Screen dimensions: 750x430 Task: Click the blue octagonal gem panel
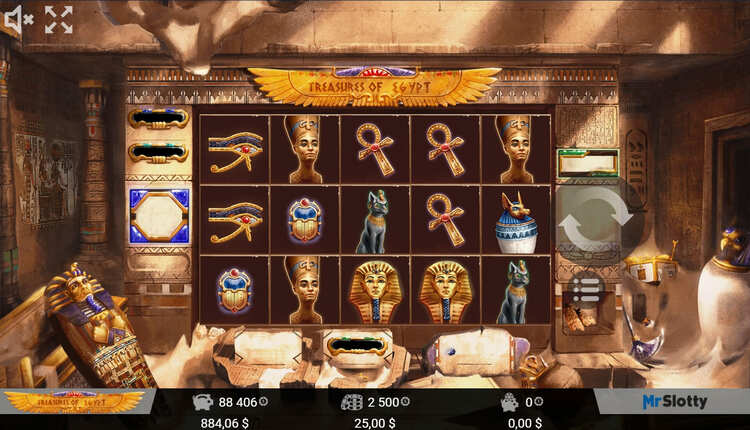click(158, 216)
